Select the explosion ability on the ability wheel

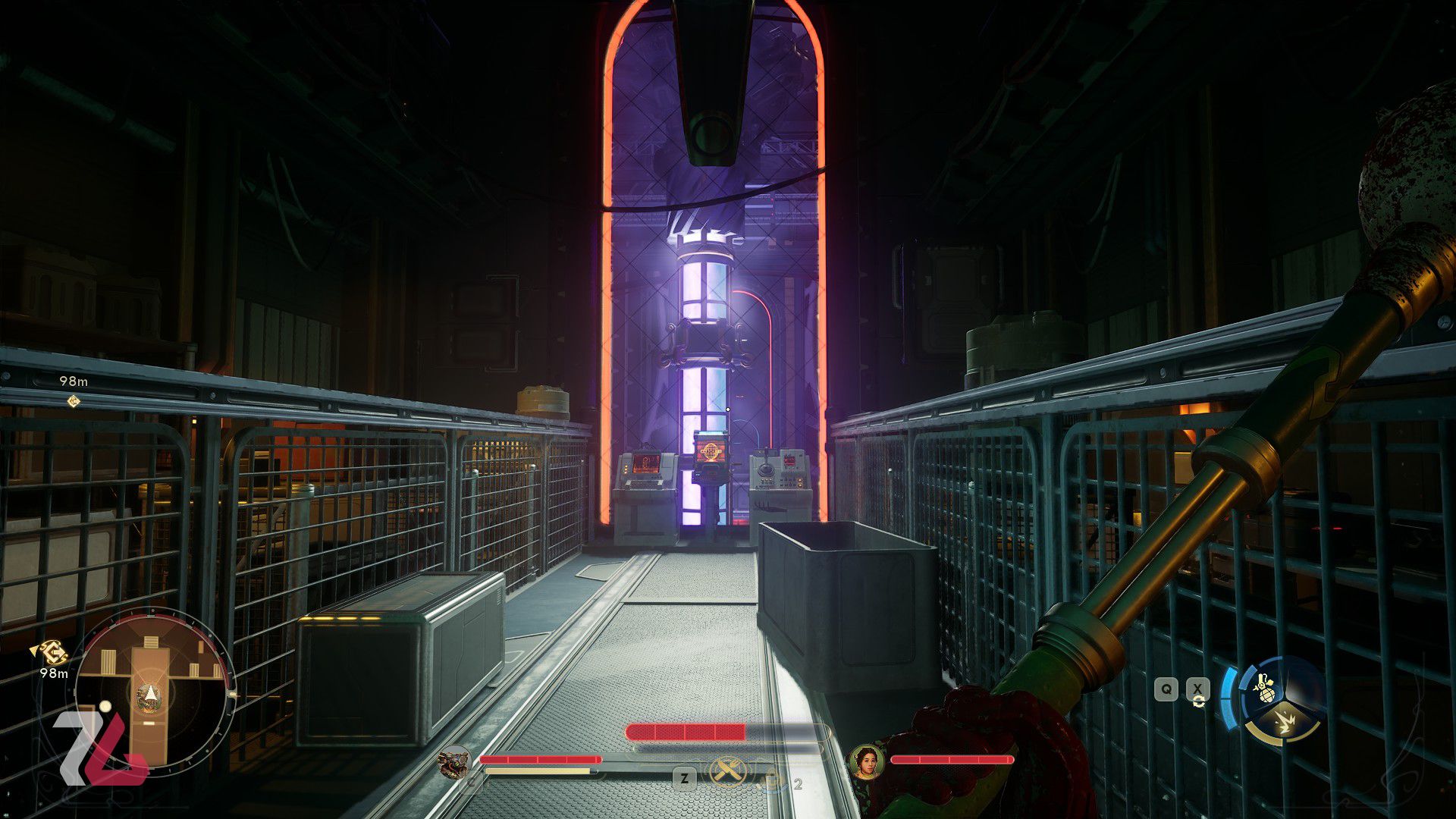[1285, 722]
